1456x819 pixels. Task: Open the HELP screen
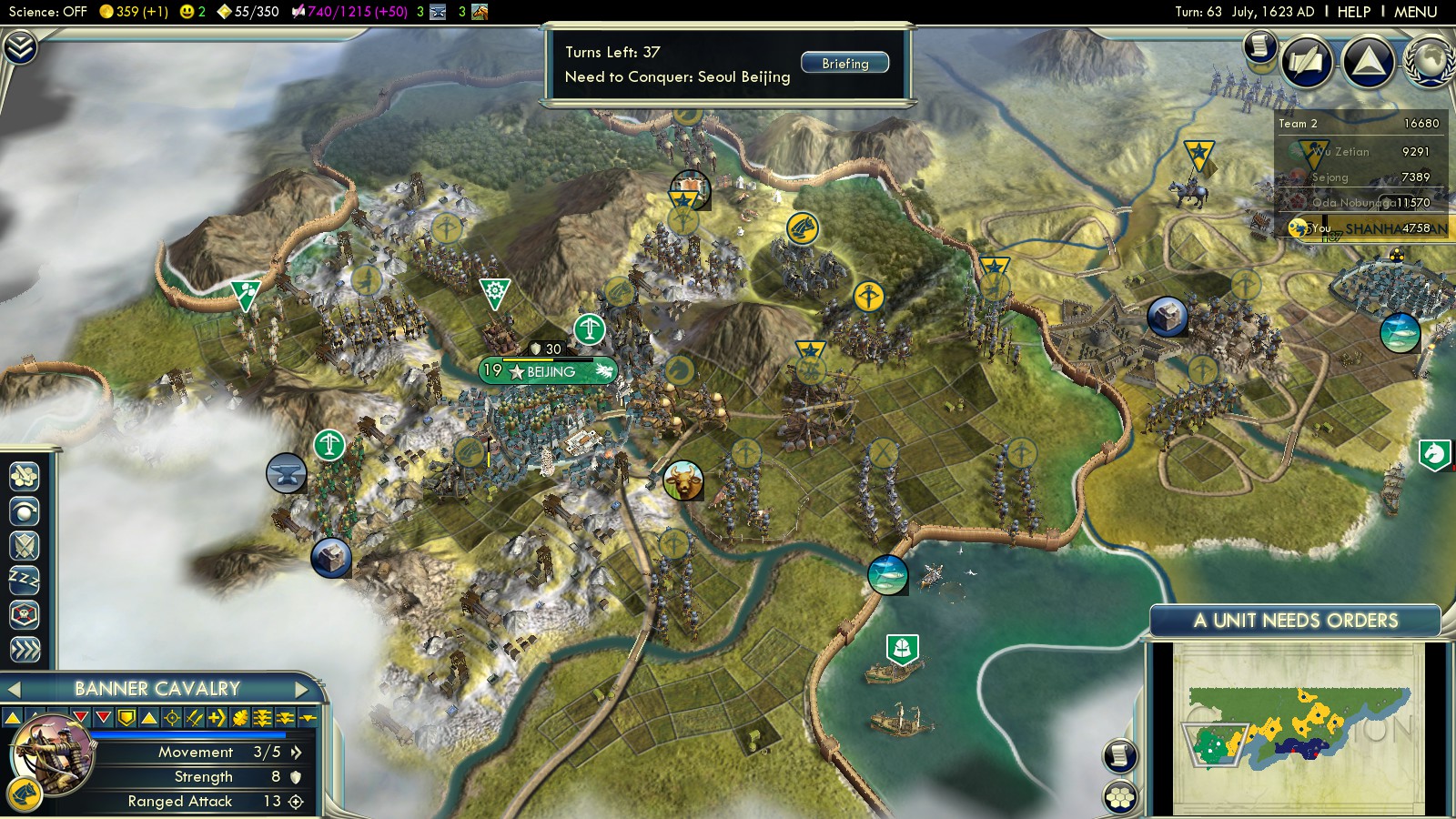click(x=1353, y=12)
